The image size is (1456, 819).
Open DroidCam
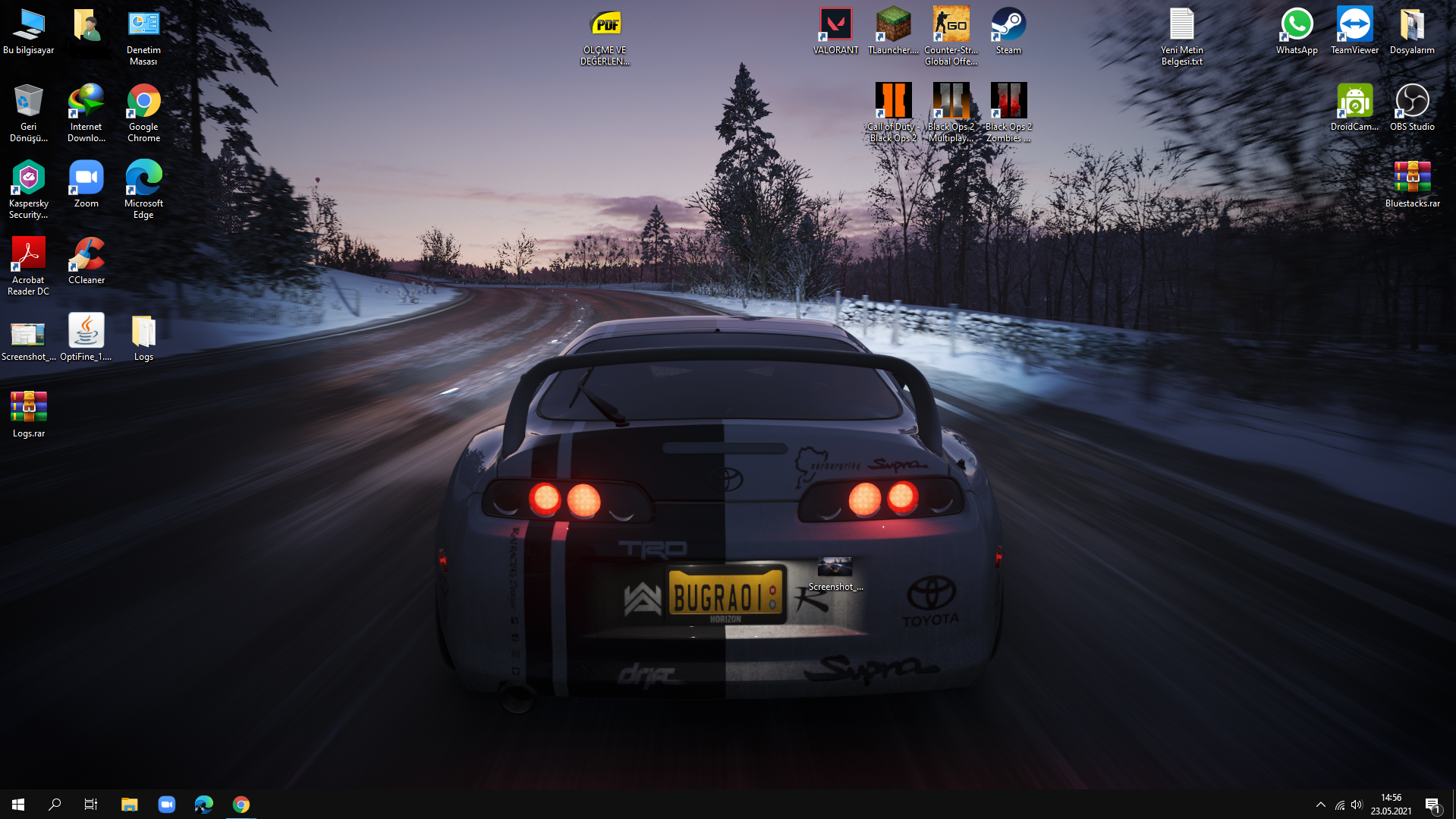coord(1354,101)
